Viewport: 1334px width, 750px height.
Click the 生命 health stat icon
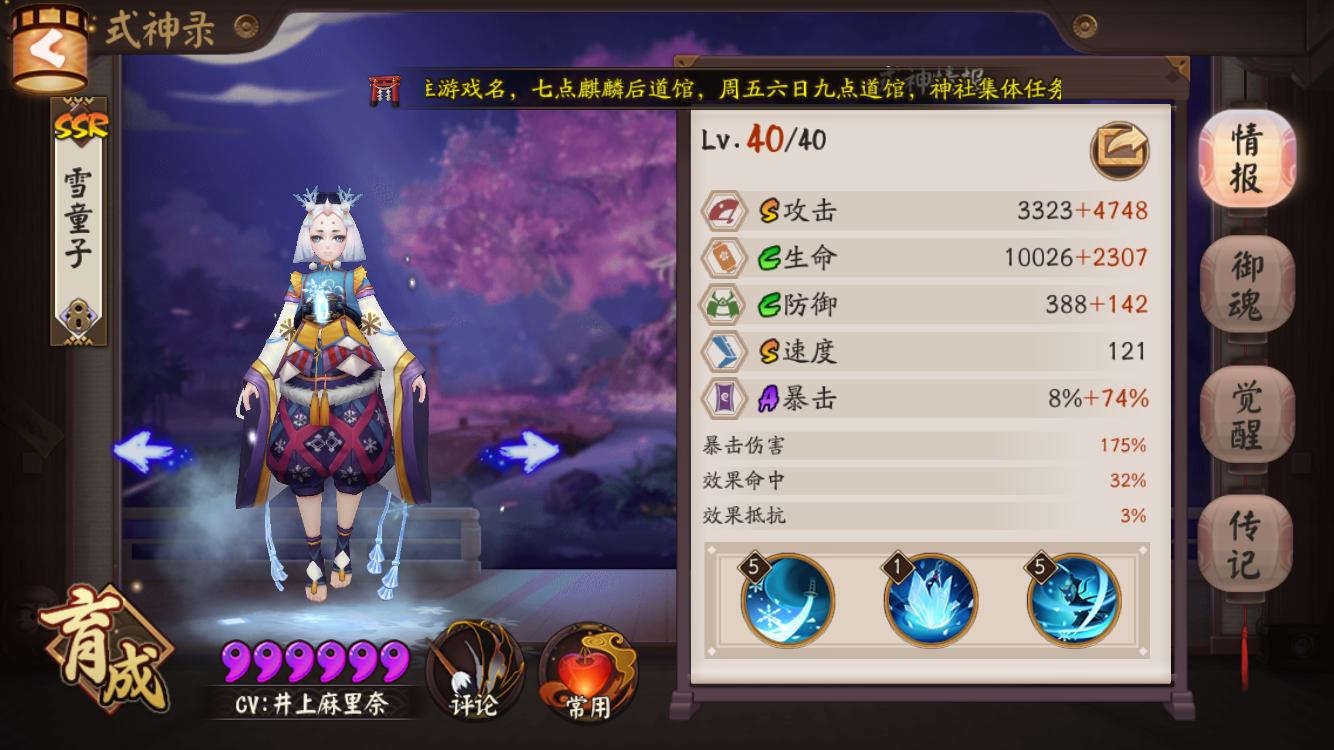tap(727, 257)
